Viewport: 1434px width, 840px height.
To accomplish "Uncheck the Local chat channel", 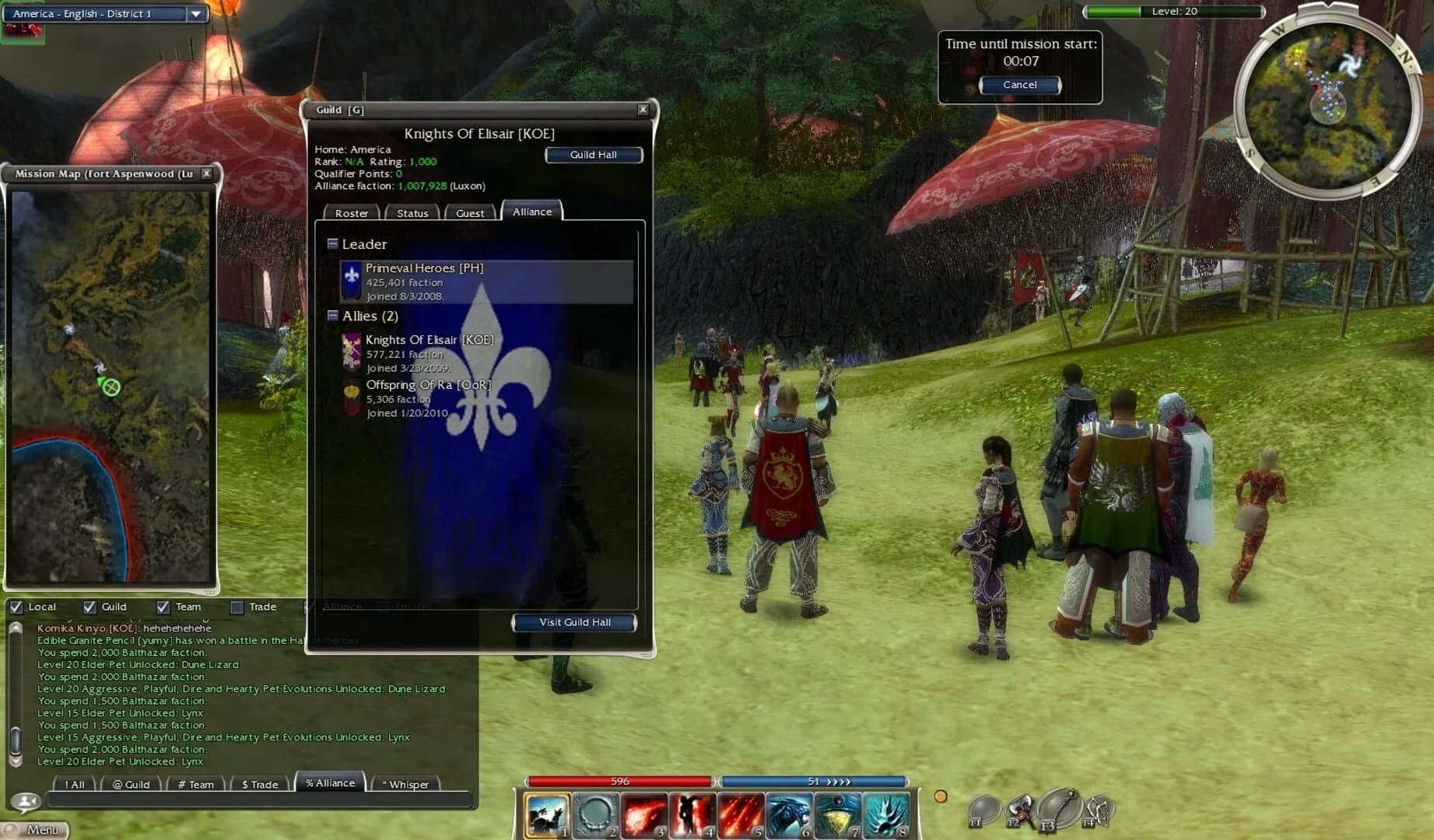I will coord(16,607).
